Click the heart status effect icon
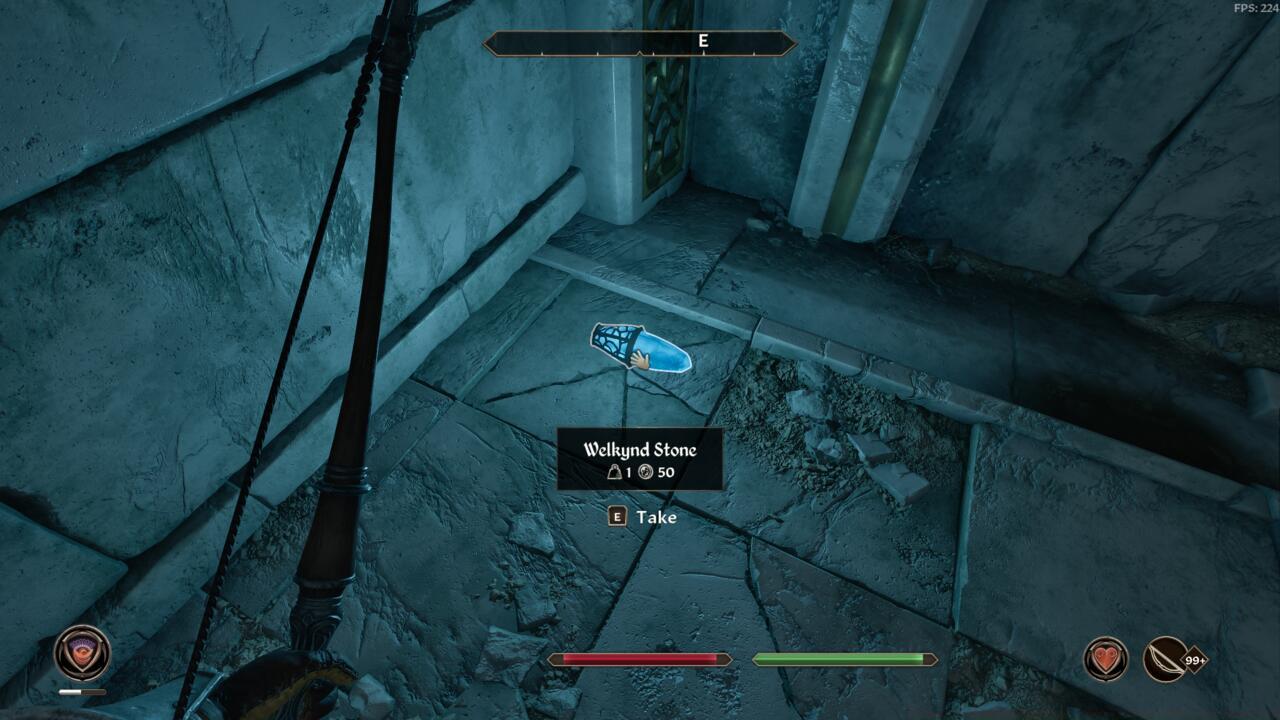 click(x=1105, y=659)
